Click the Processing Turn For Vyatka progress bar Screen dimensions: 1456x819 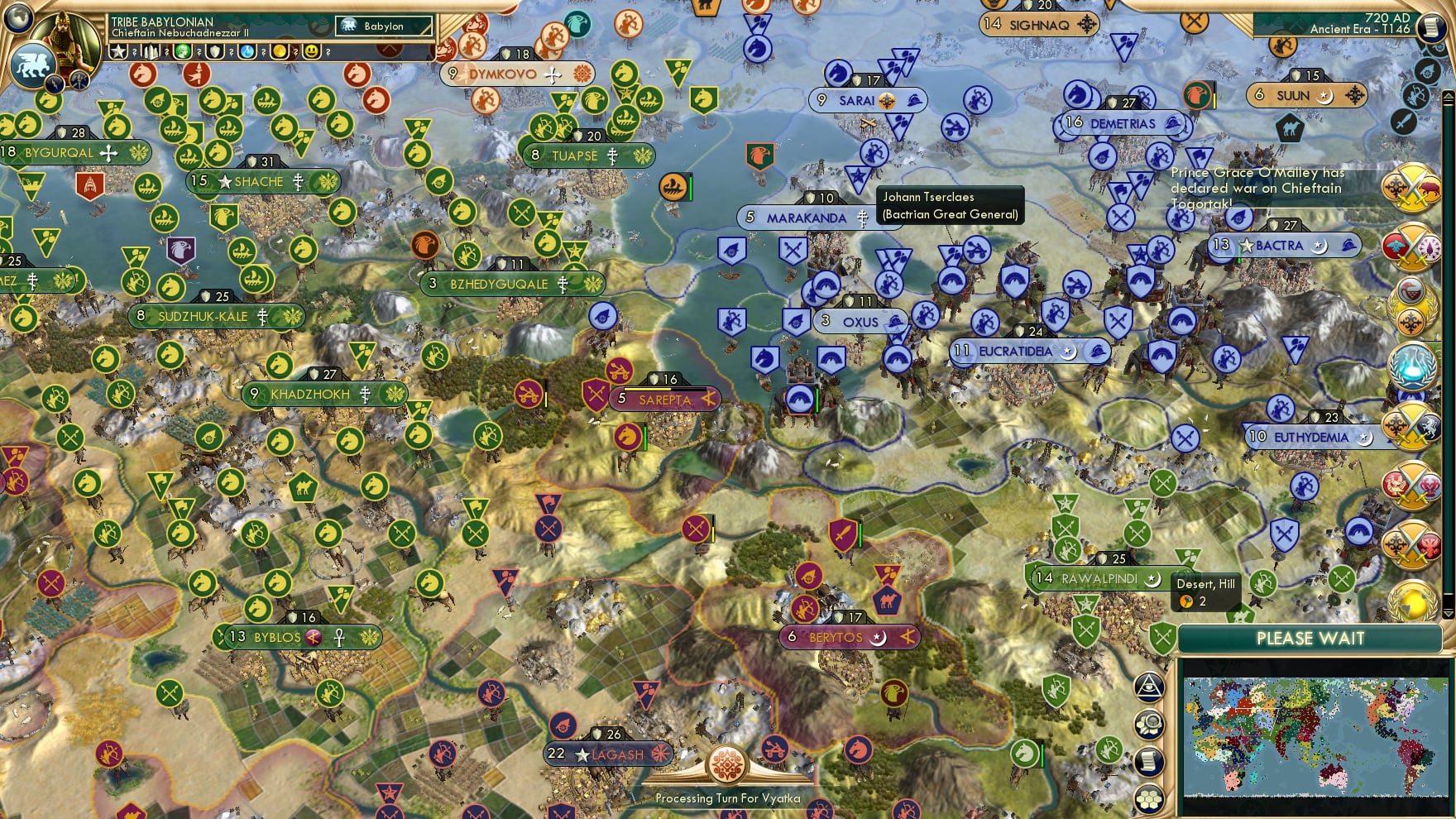coord(728,798)
